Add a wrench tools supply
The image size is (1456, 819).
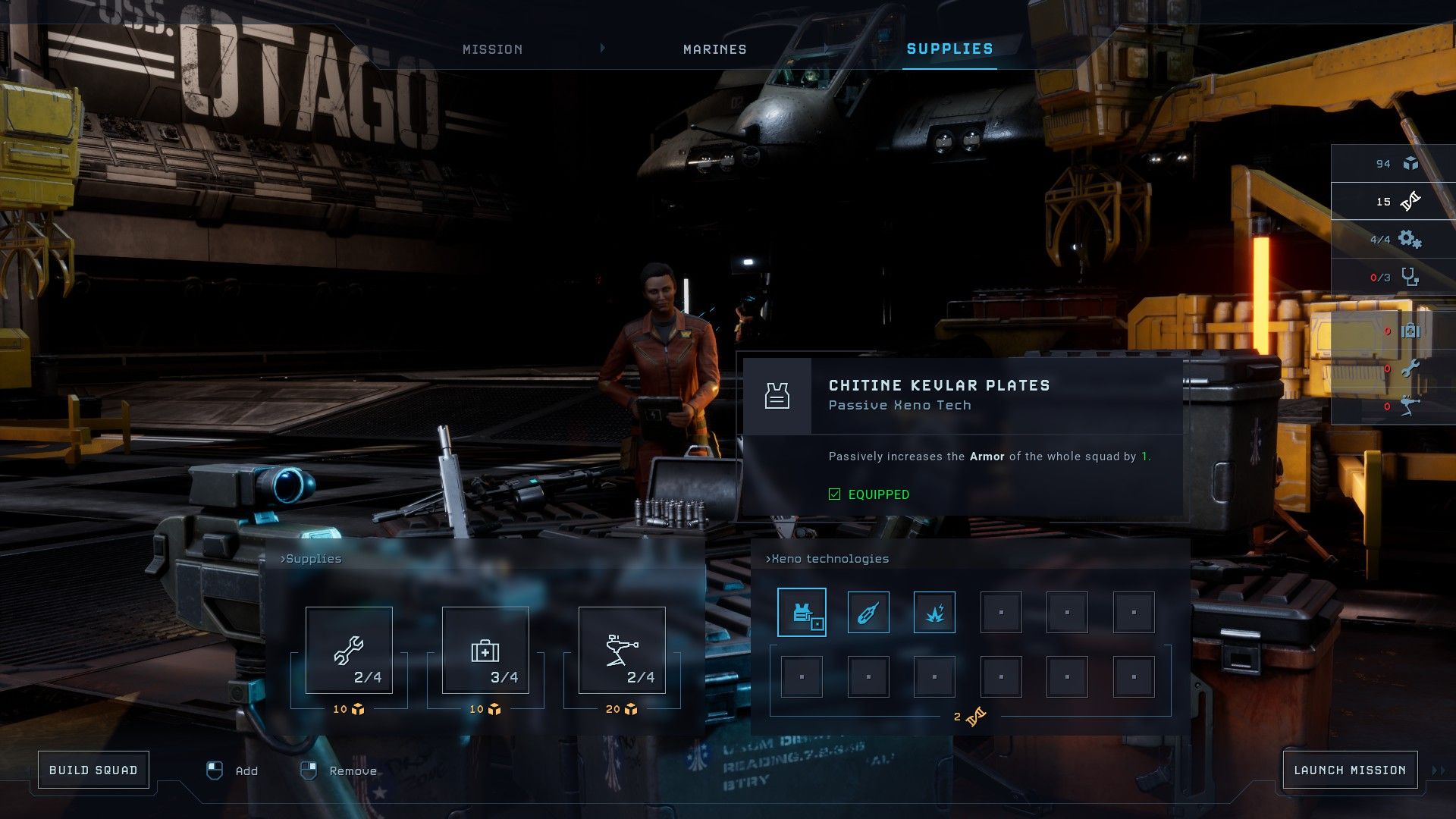349,650
